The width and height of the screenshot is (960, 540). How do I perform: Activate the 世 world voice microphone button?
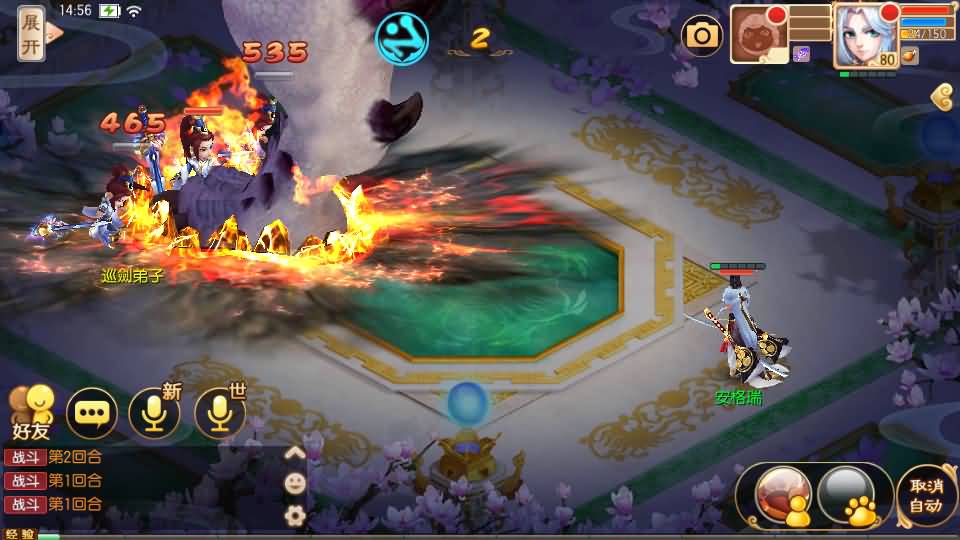(x=220, y=412)
